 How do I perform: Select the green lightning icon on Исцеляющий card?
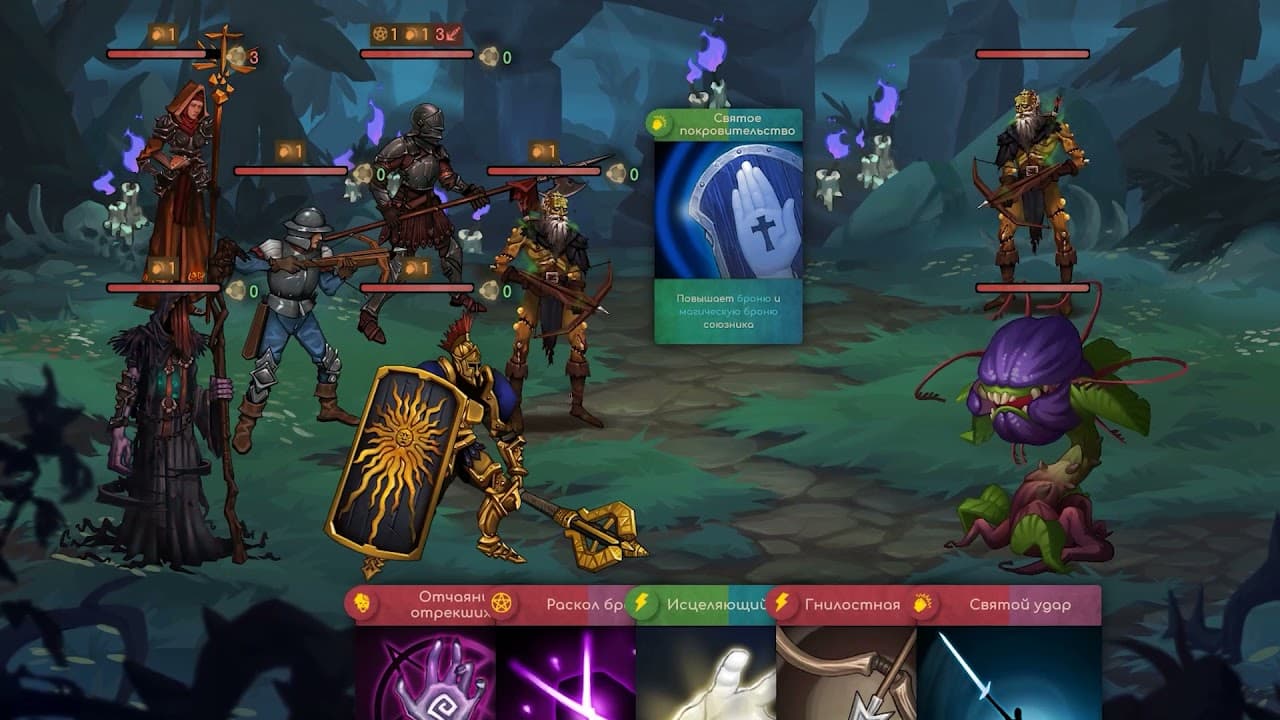[x=649, y=602]
